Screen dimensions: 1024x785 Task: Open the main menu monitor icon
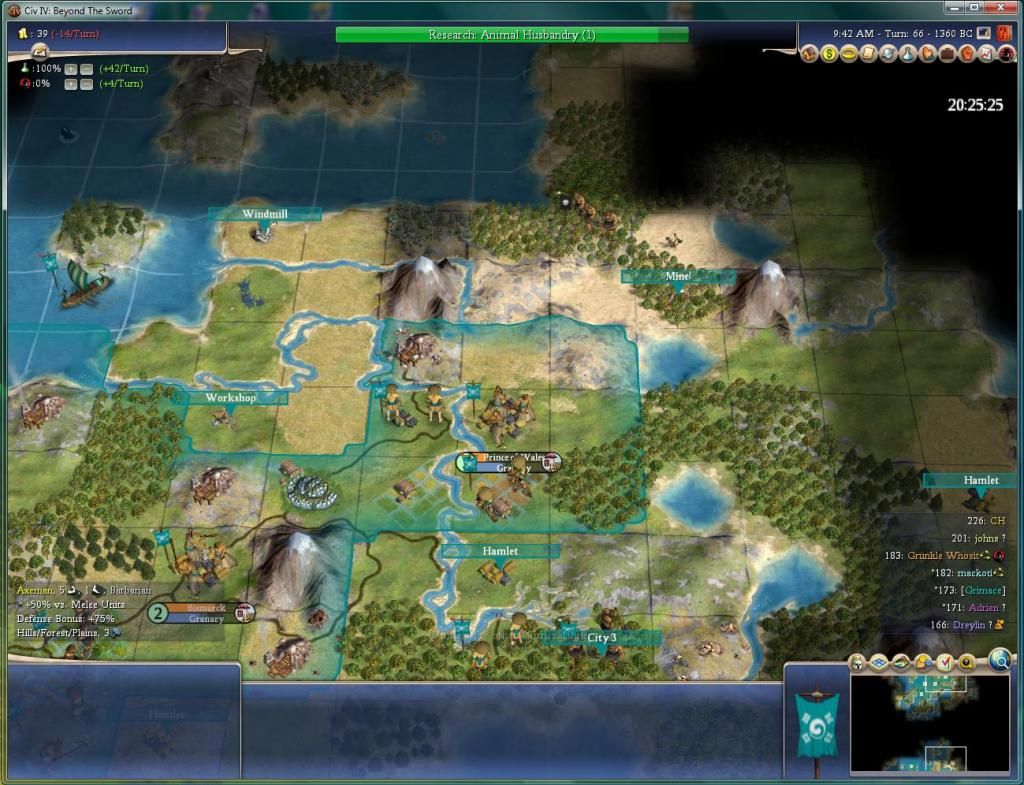coord(985,33)
